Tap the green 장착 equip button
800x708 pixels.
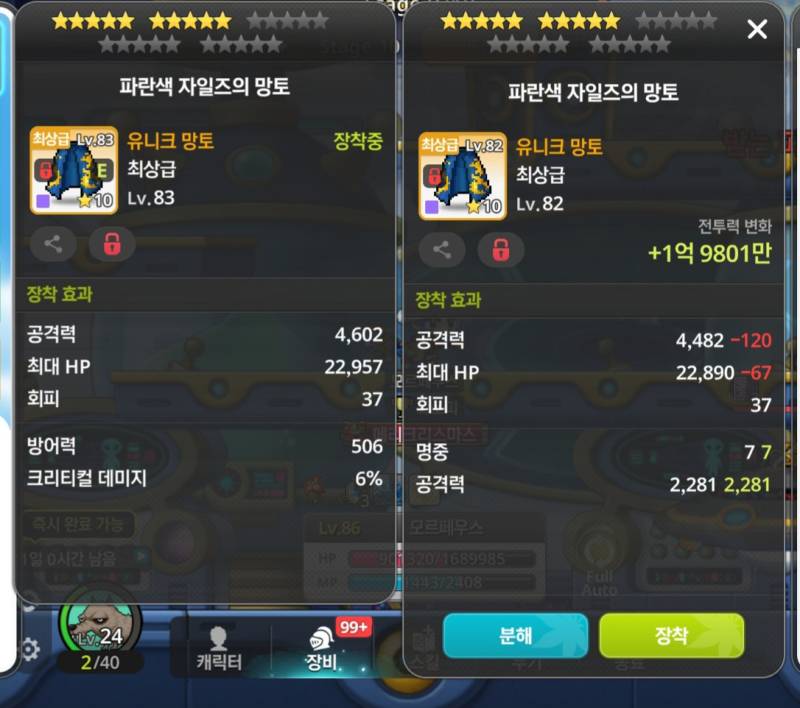pos(671,636)
